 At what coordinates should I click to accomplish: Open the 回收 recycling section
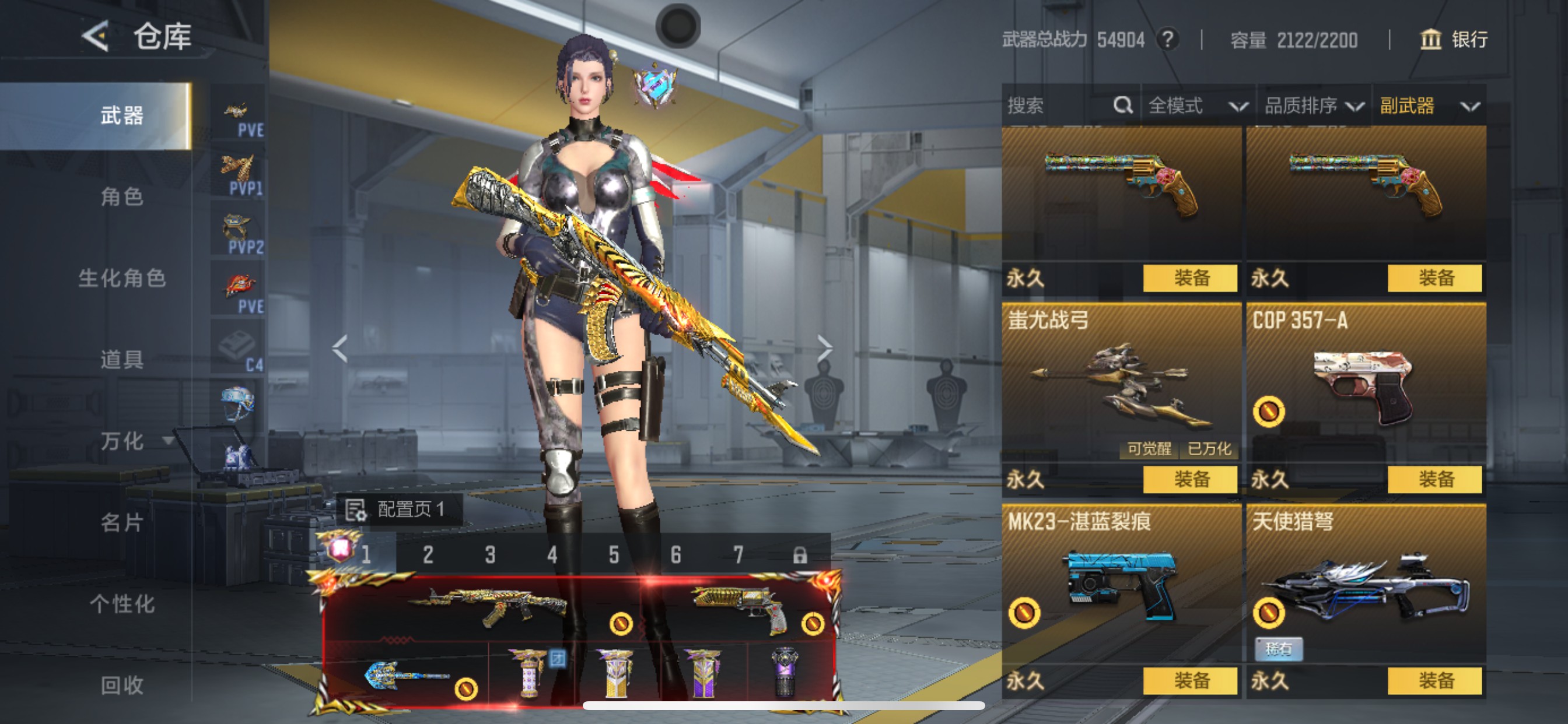point(122,685)
